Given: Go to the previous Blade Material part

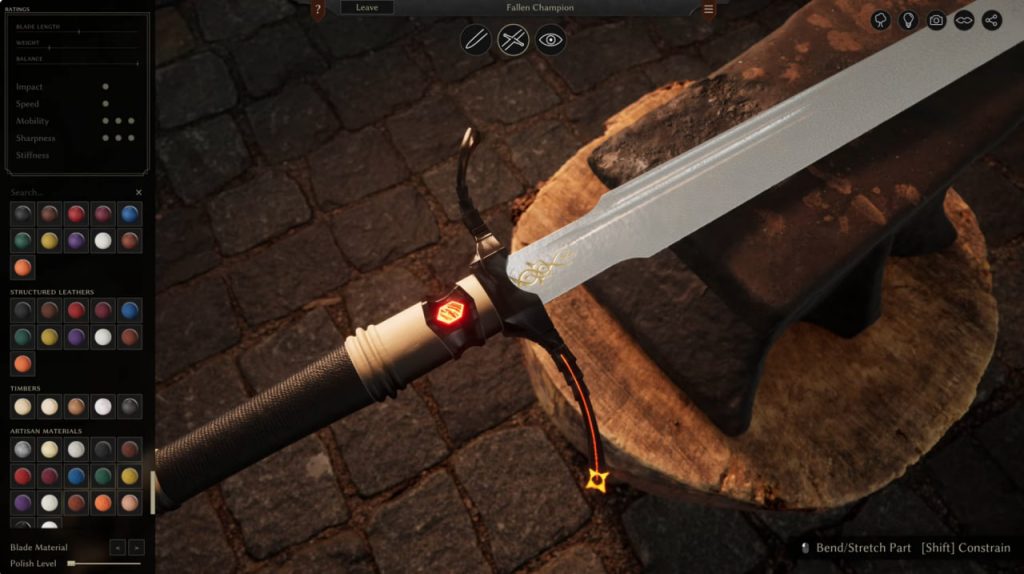Looking at the screenshot, I should point(118,547).
